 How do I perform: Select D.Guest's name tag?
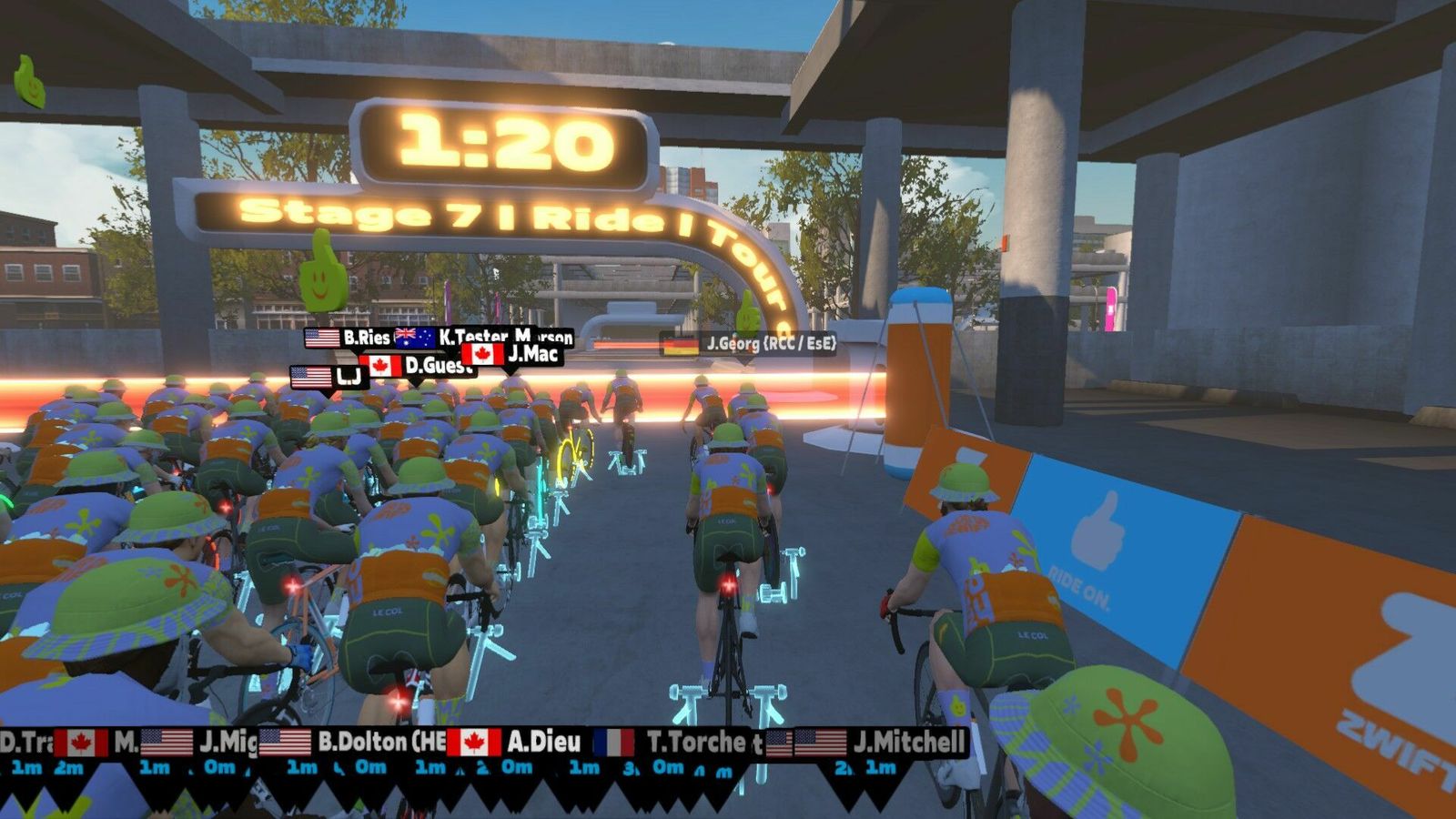click(418, 366)
